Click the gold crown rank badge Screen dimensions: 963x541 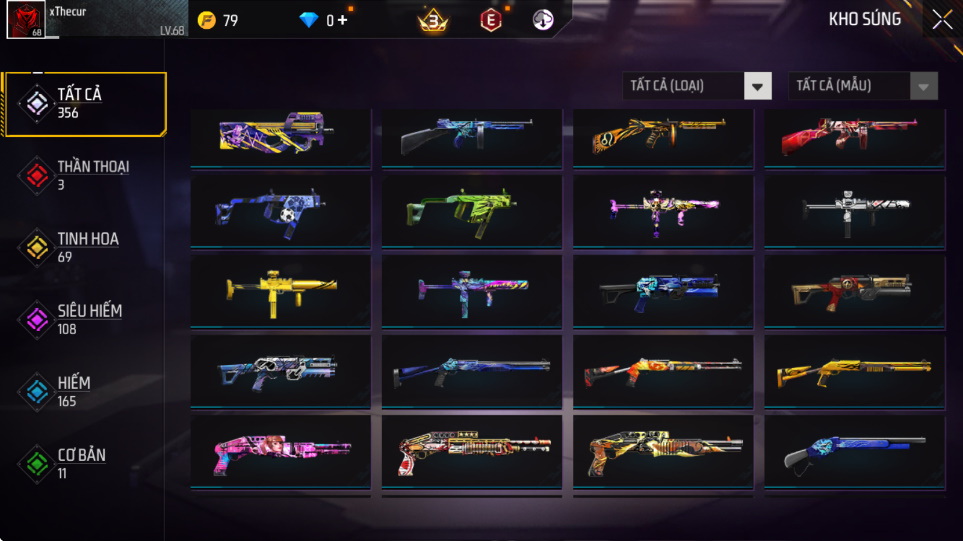pyautogui.click(x=433, y=20)
